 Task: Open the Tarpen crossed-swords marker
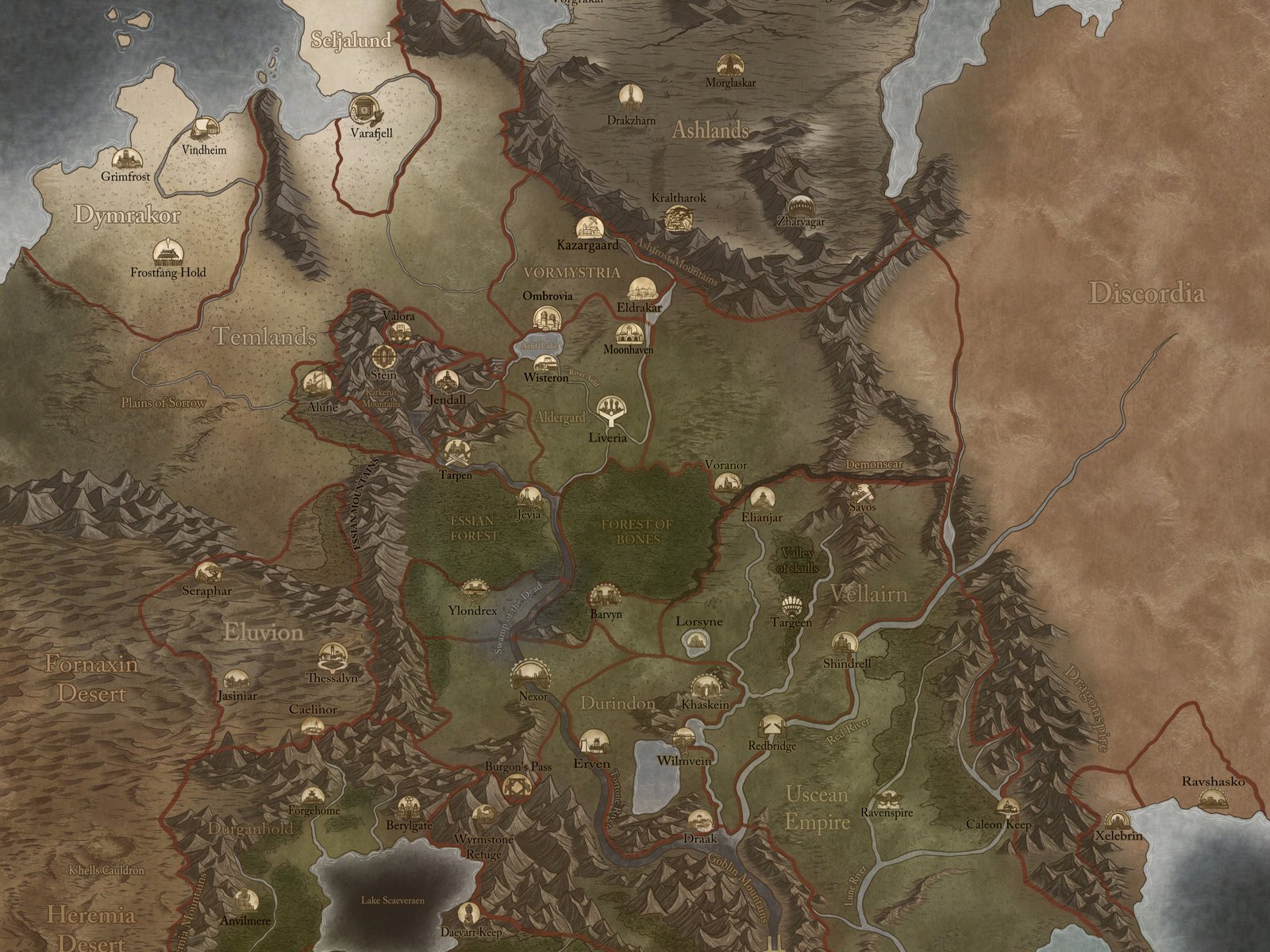click(x=456, y=453)
